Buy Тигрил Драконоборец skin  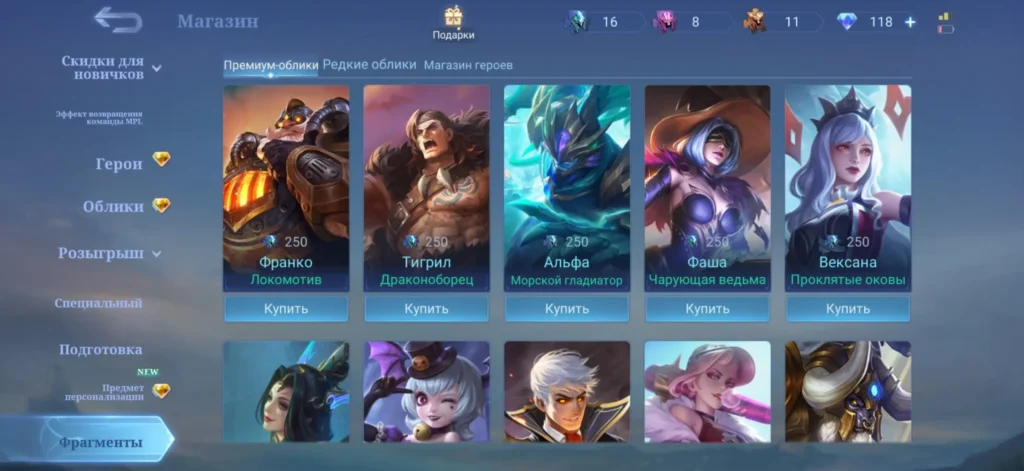[x=426, y=309]
